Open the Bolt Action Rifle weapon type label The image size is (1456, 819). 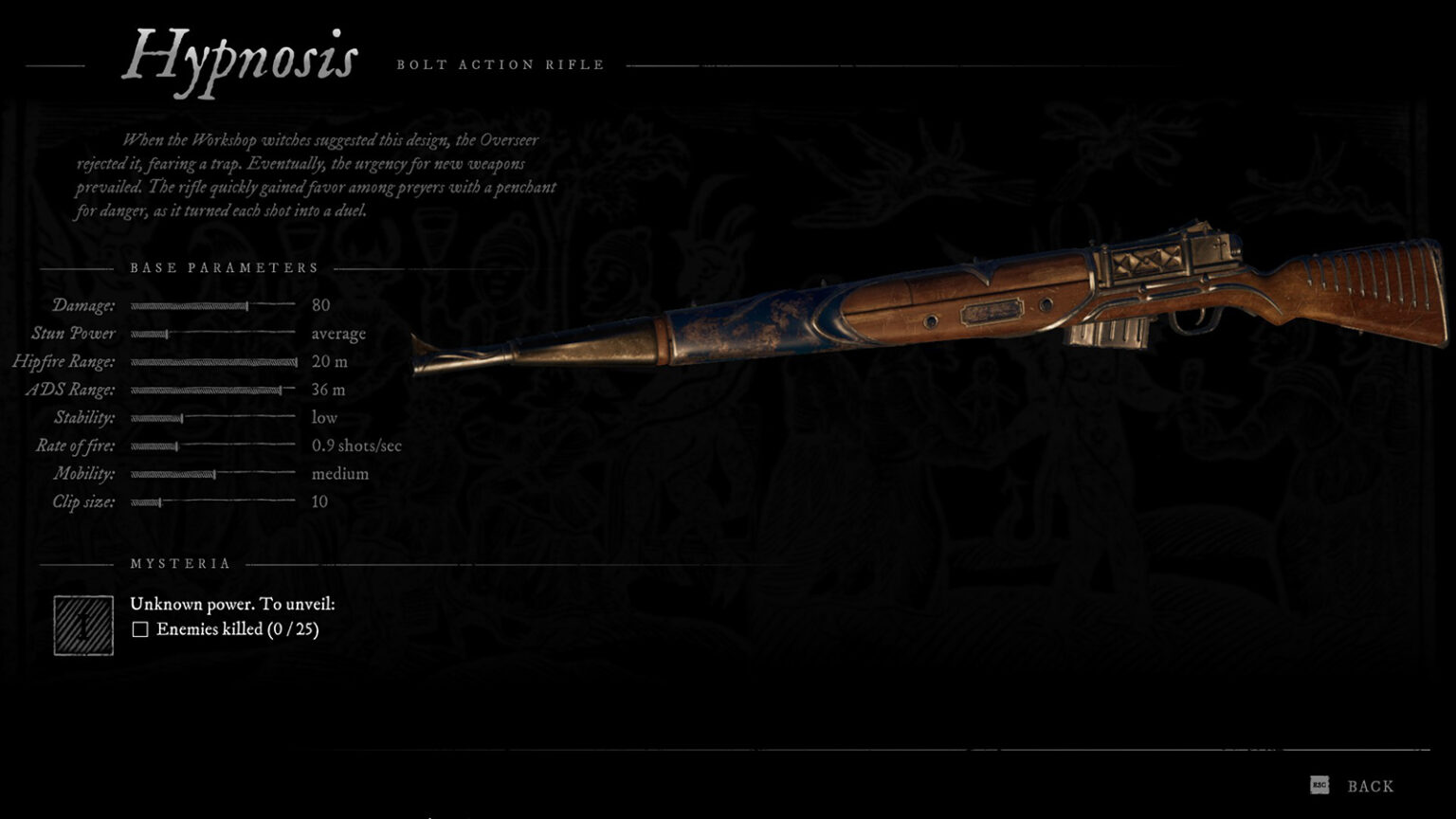(x=500, y=64)
